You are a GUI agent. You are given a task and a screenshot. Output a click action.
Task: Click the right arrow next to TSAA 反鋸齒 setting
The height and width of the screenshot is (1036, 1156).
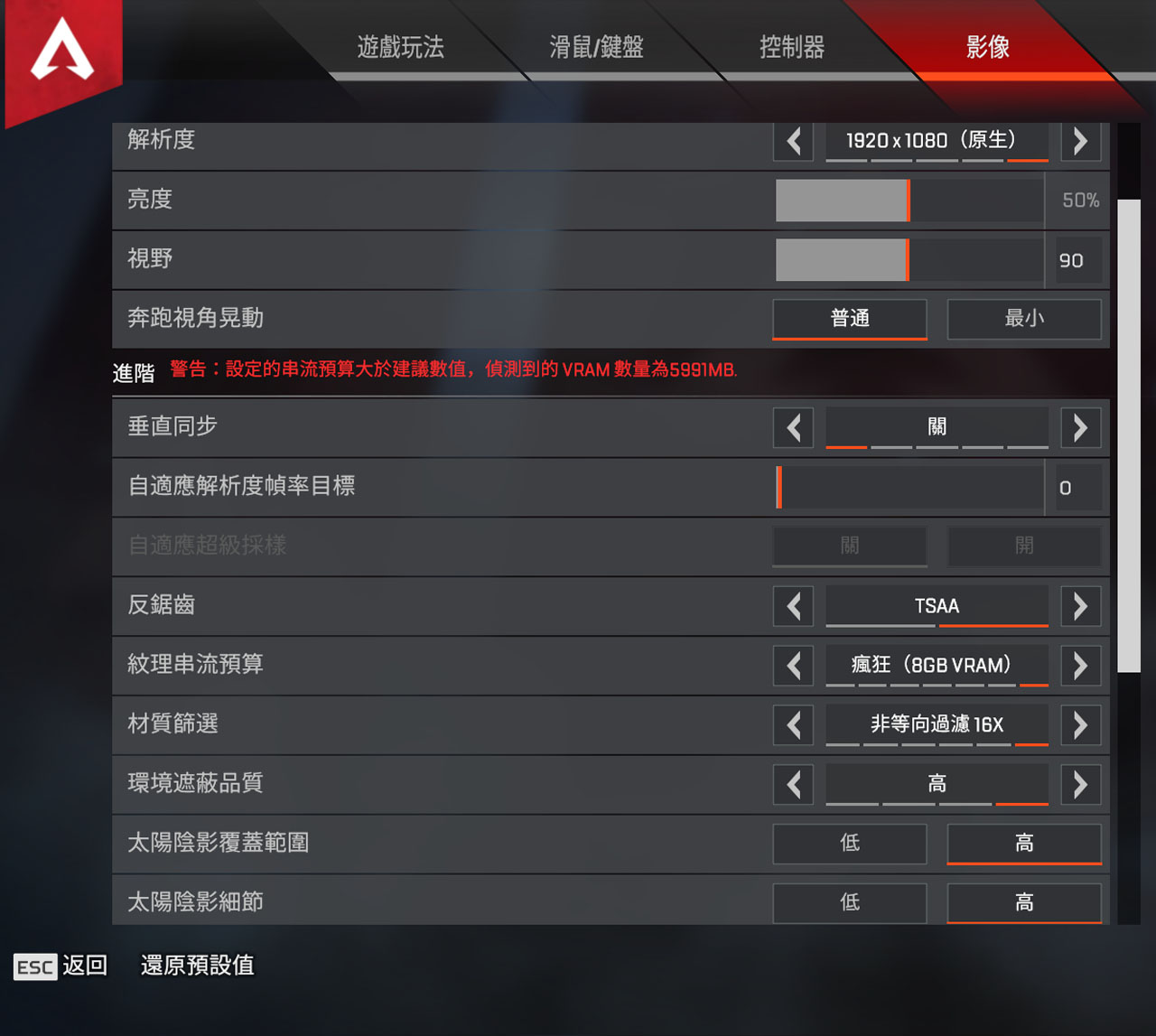coord(1080,606)
